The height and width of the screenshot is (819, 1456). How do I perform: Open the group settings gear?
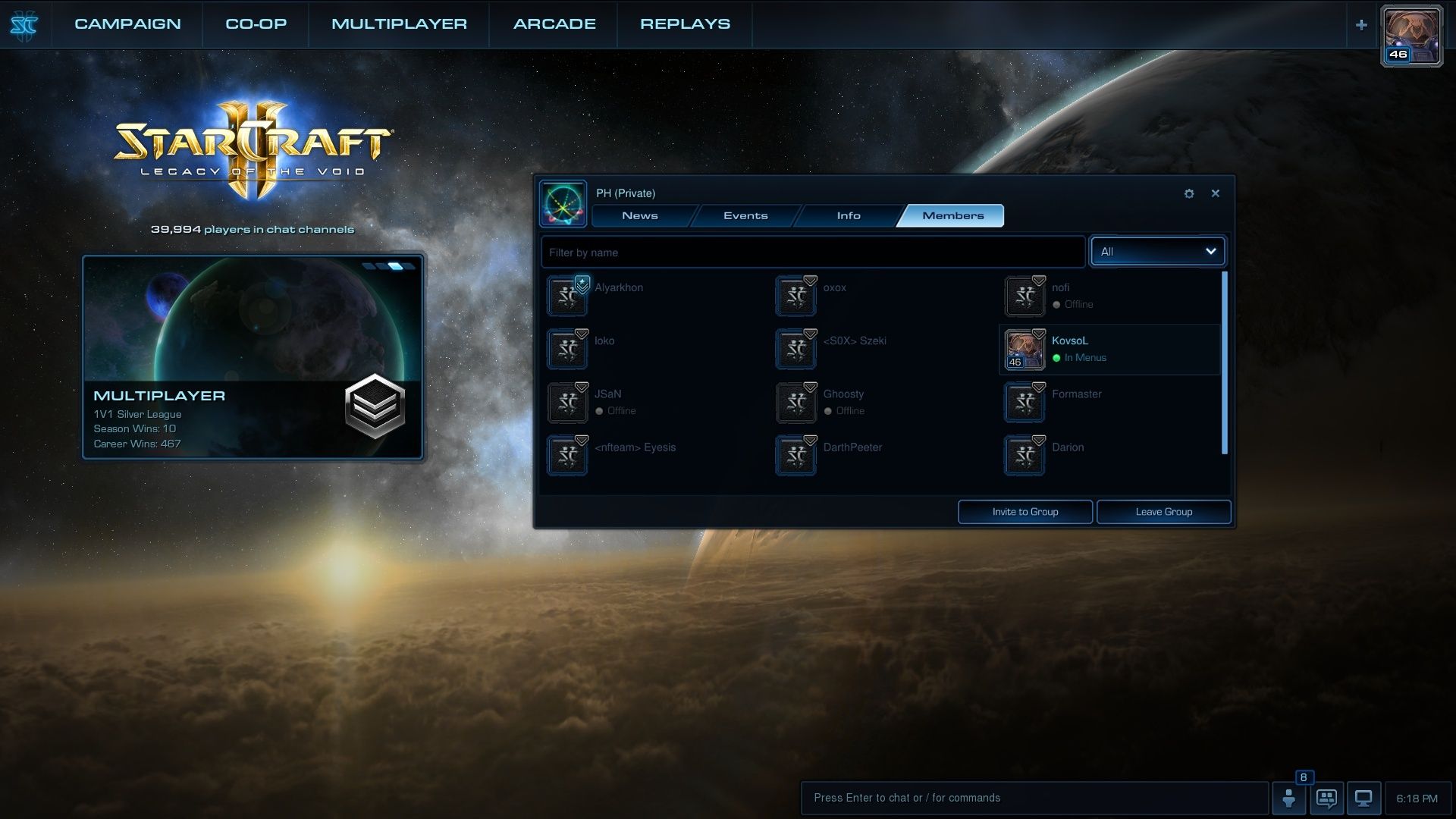tap(1189, 194)
